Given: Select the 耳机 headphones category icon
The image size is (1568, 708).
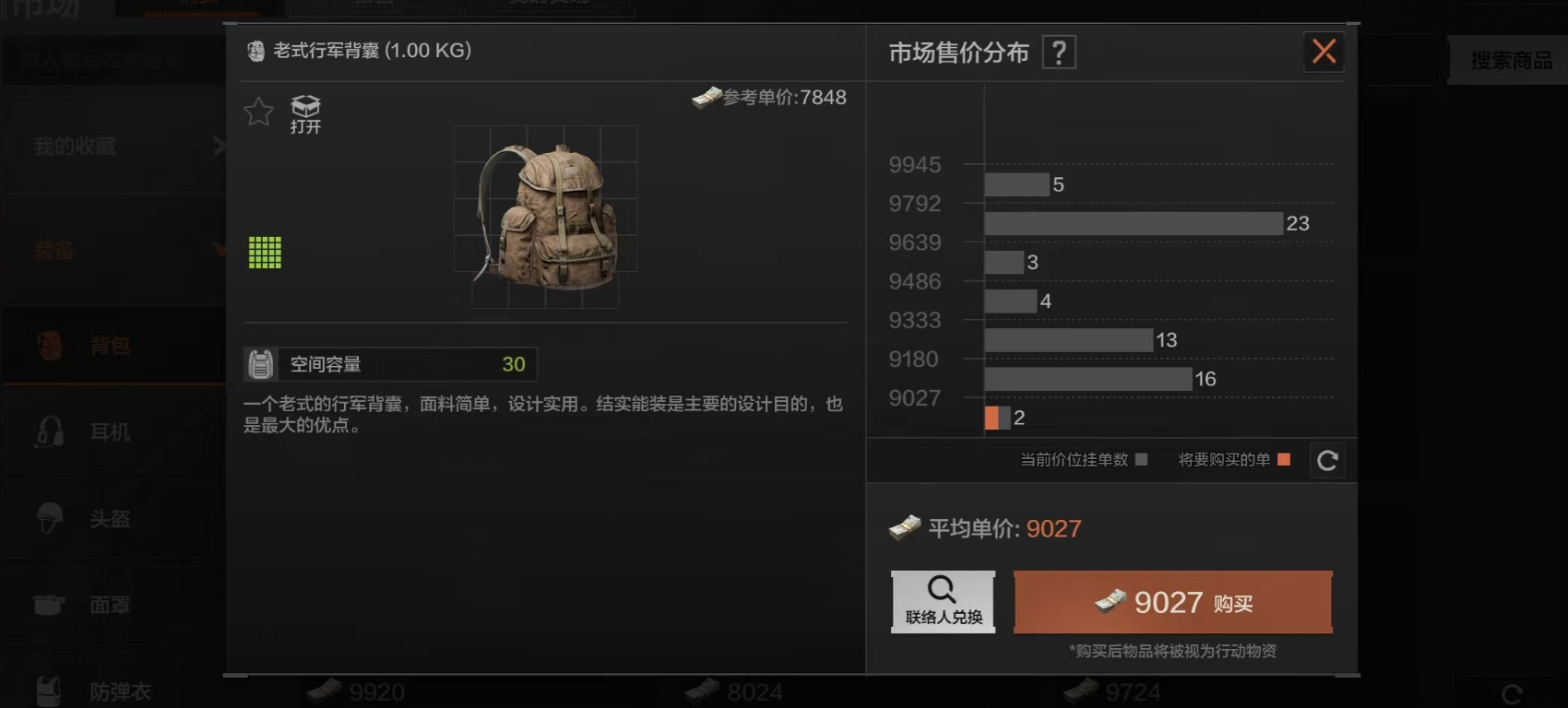Looking at the screenshot, I should click(x=51, y=432).
